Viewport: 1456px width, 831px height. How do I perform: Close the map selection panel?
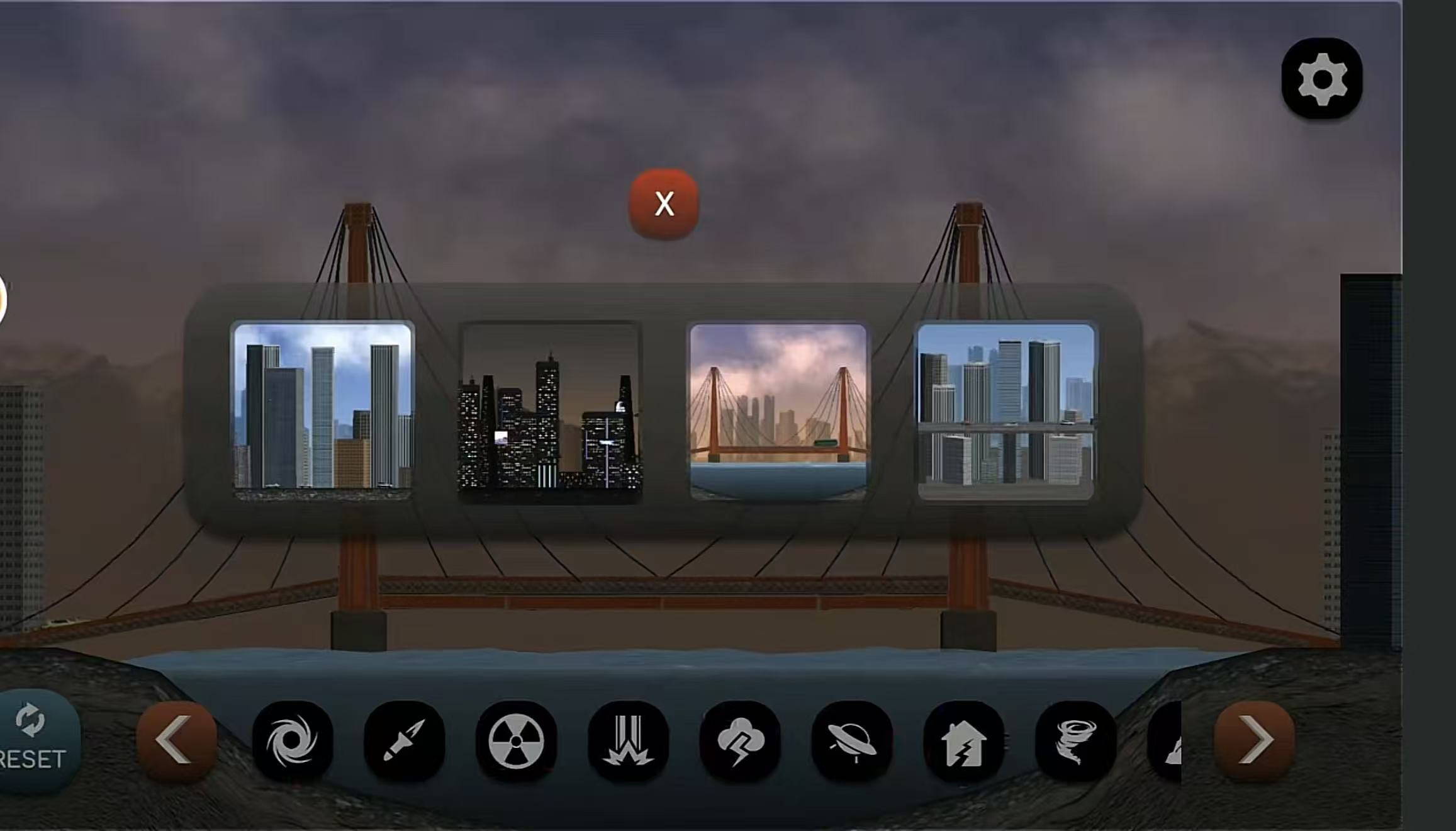click(x=664, y=204)
